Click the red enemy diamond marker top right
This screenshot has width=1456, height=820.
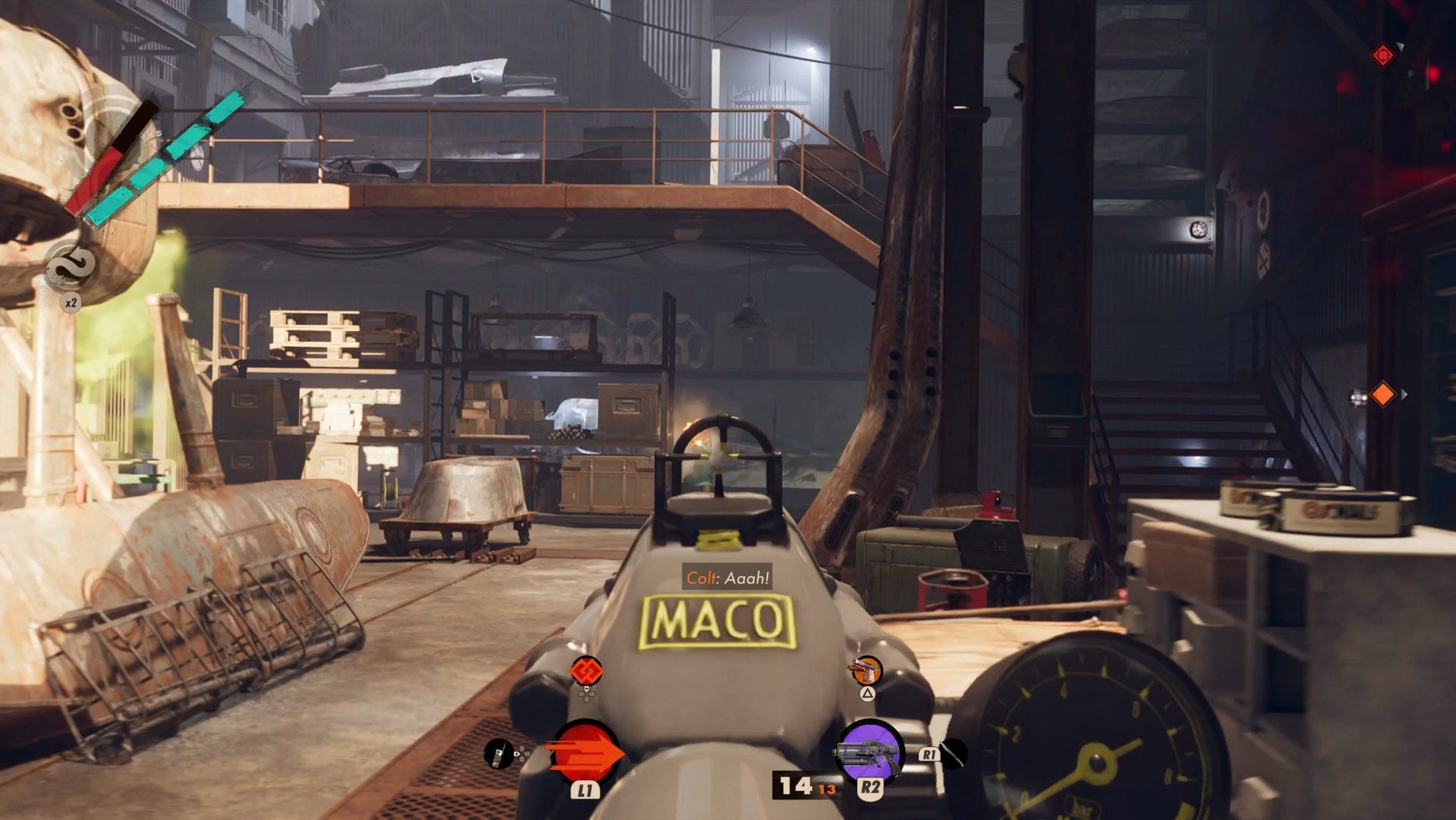[1383, 55]
